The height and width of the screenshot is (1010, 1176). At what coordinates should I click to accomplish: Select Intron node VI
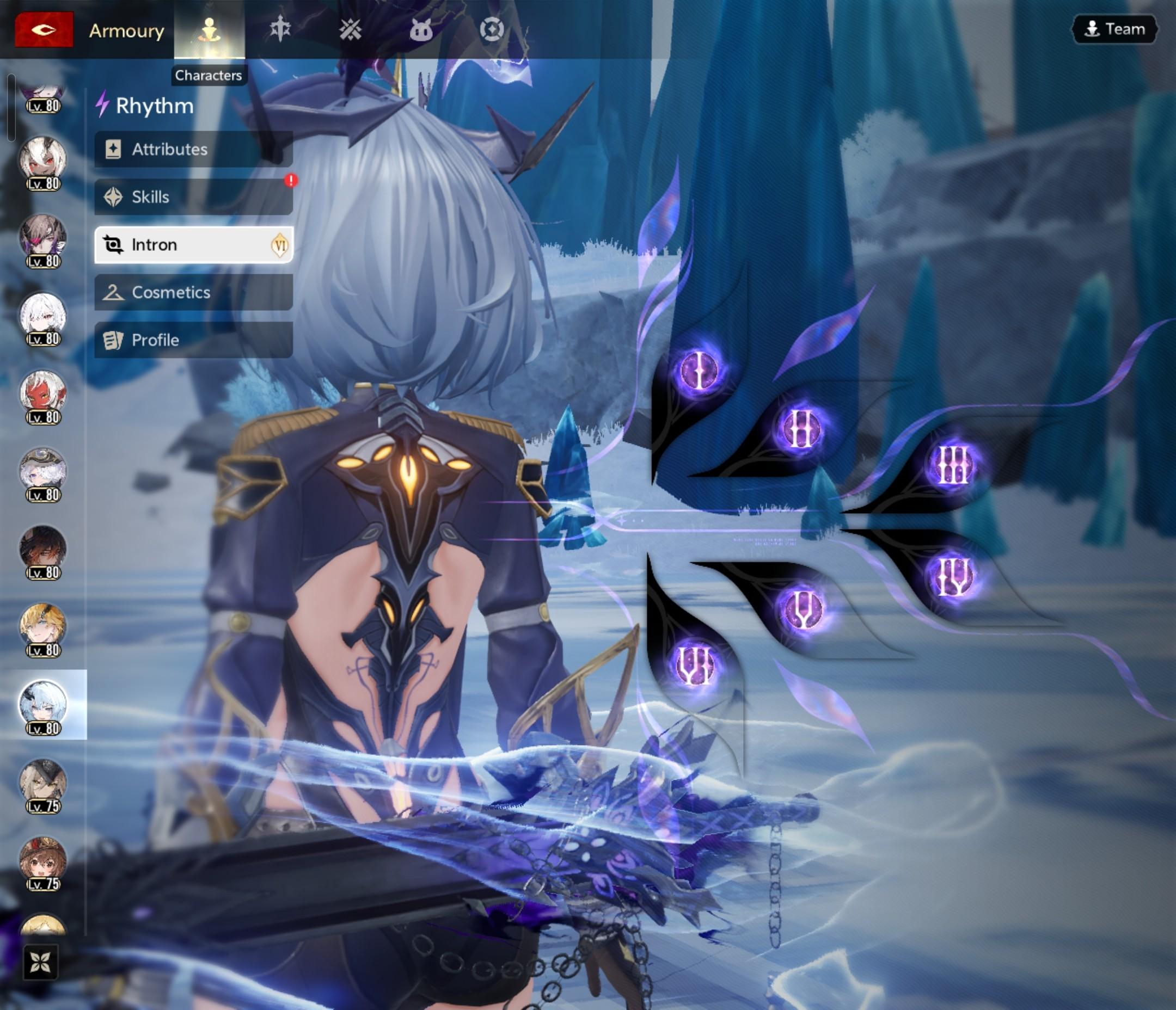[695, 664]
